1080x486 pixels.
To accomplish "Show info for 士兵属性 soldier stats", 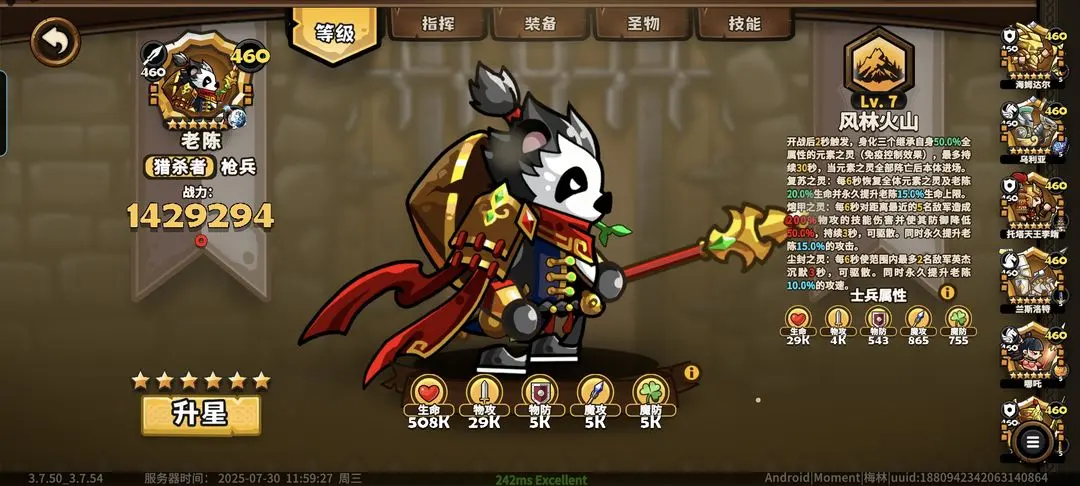I will click(947, 293).
